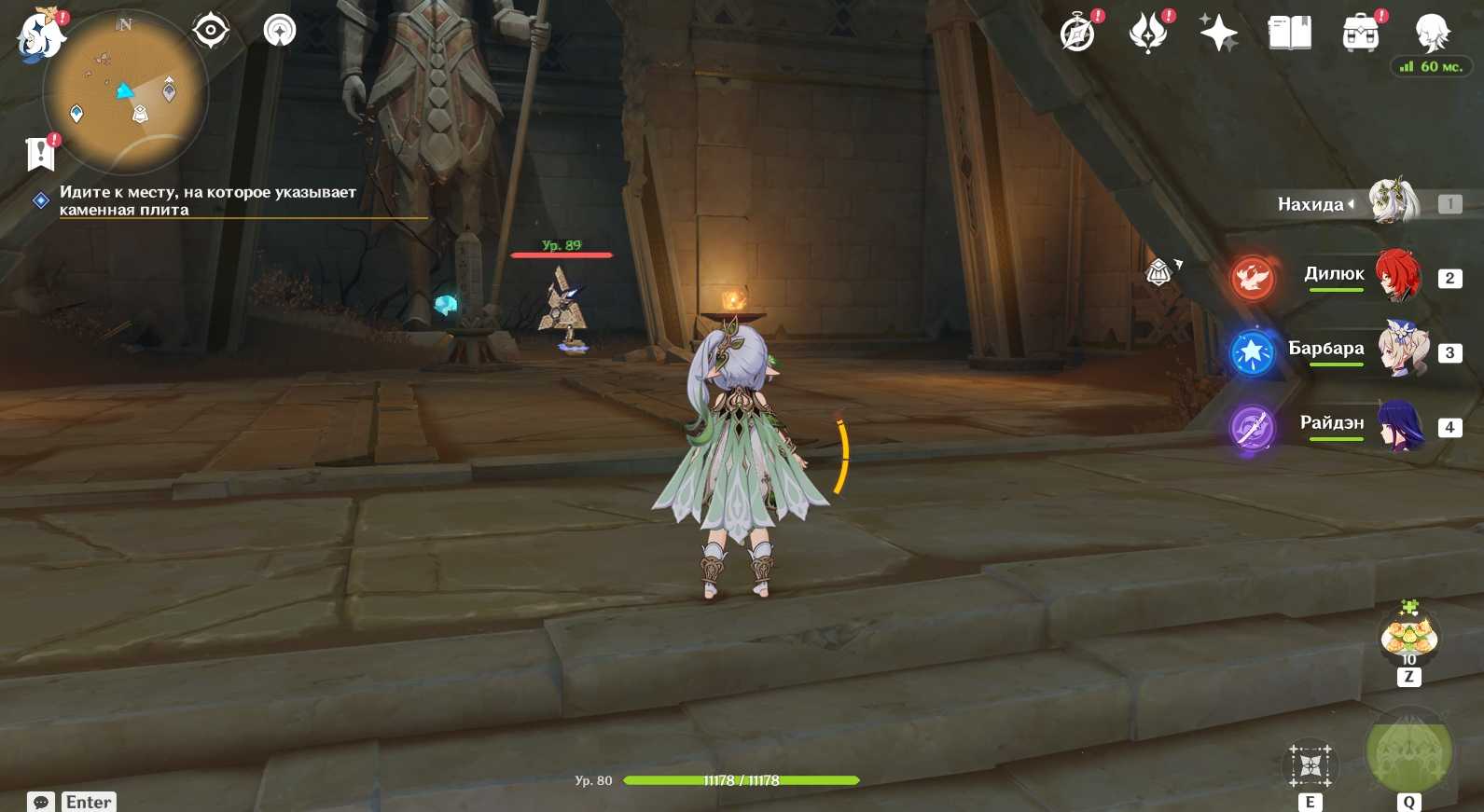Image resolution: width=1484 pixels, height=812 pixels.
Task: Activate Nahida's elemental burst icon
Action: (1408, 752)
